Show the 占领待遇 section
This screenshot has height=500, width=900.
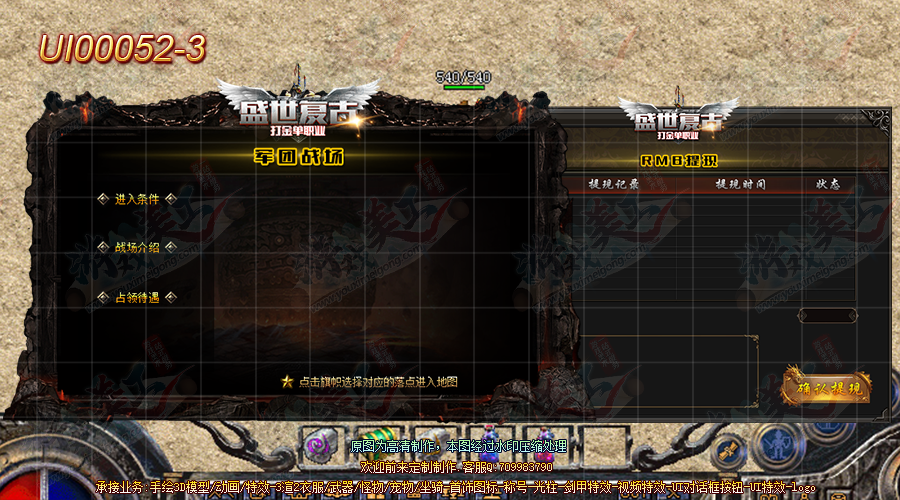click(137, 297)
